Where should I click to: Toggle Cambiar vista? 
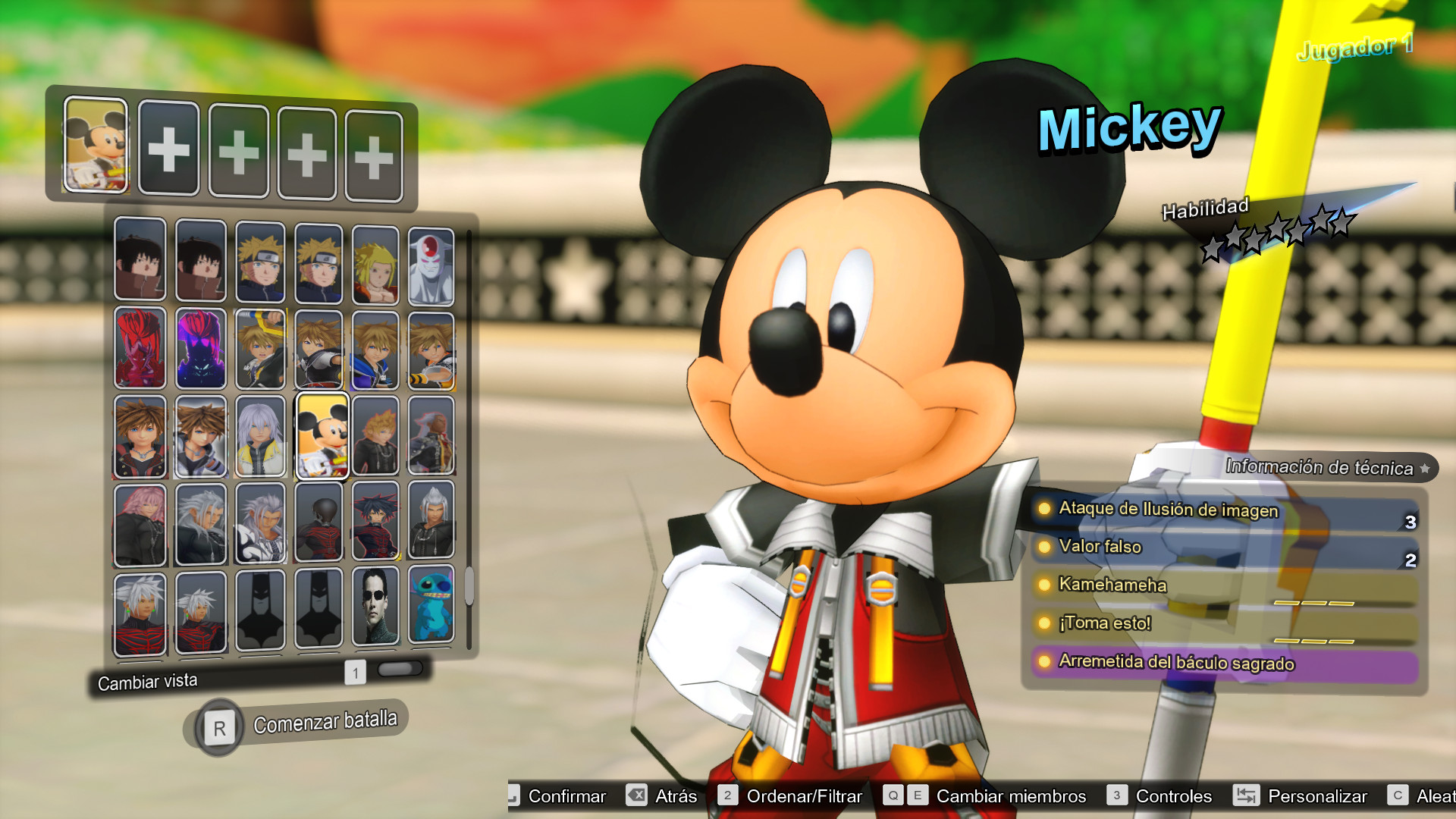(x=146, y=681)
